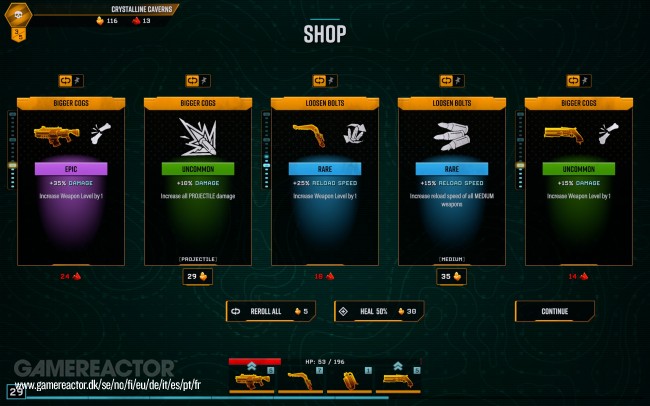
Task: Select the assault rifle weapon slot
Action: [x=253, y=379]
